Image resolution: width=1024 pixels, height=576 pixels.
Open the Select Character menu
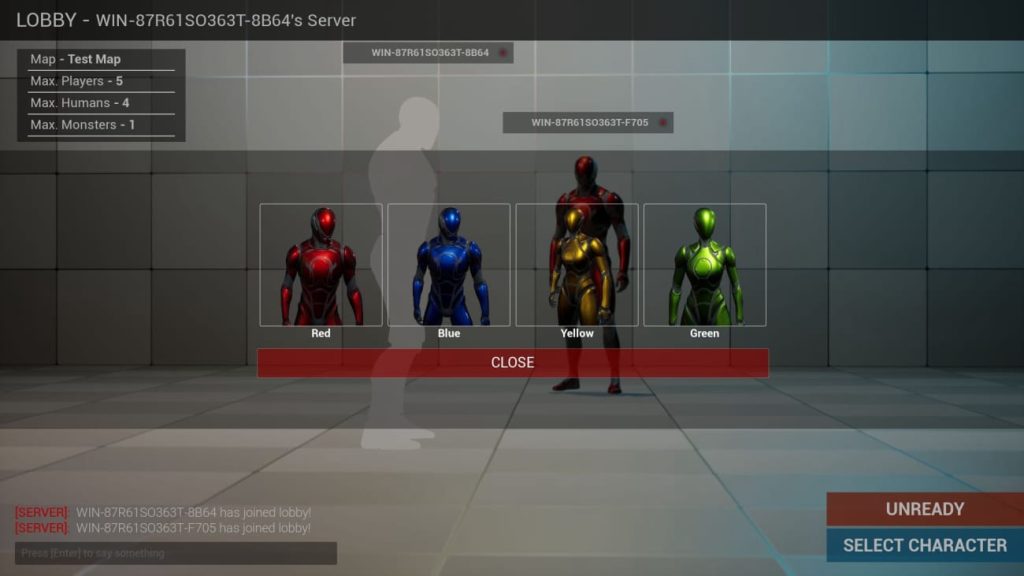pyautogui.click(x=924, y=545)
